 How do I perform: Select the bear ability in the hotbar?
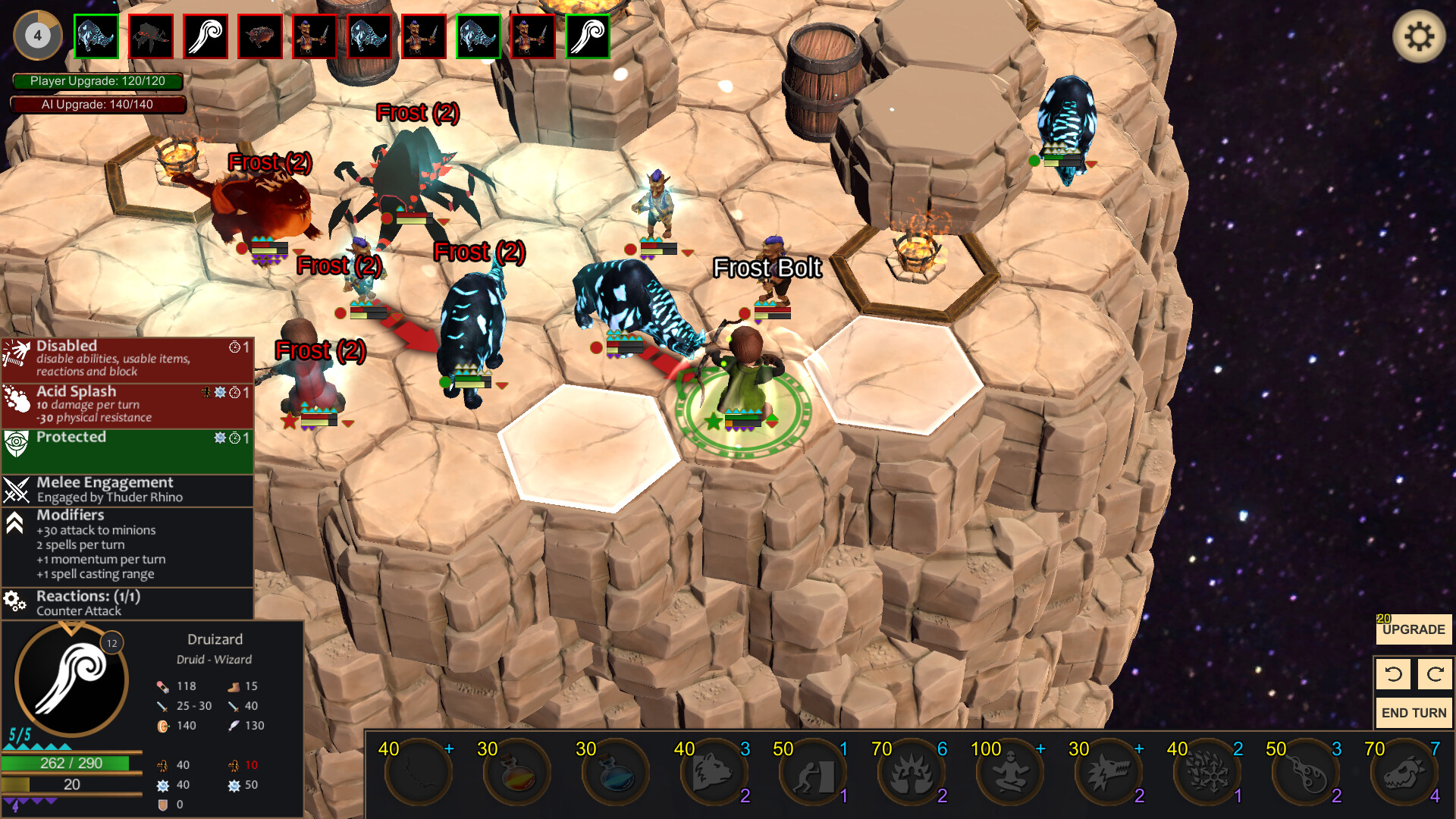pyautogui.click(x=713, y=771)
